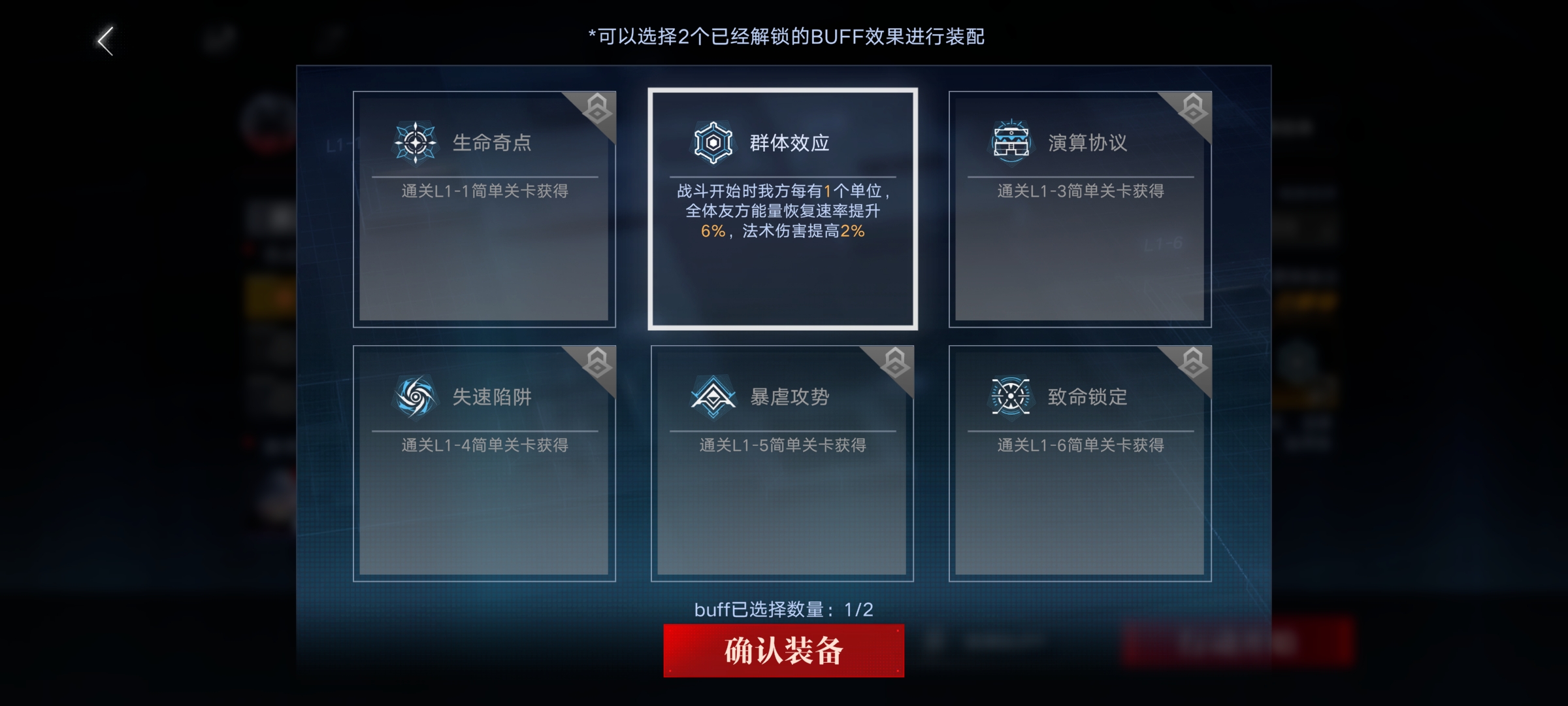1568x706 pixels.
Task: Click the 生命奇点 crosshair icon
Action: tap(415, 141)
